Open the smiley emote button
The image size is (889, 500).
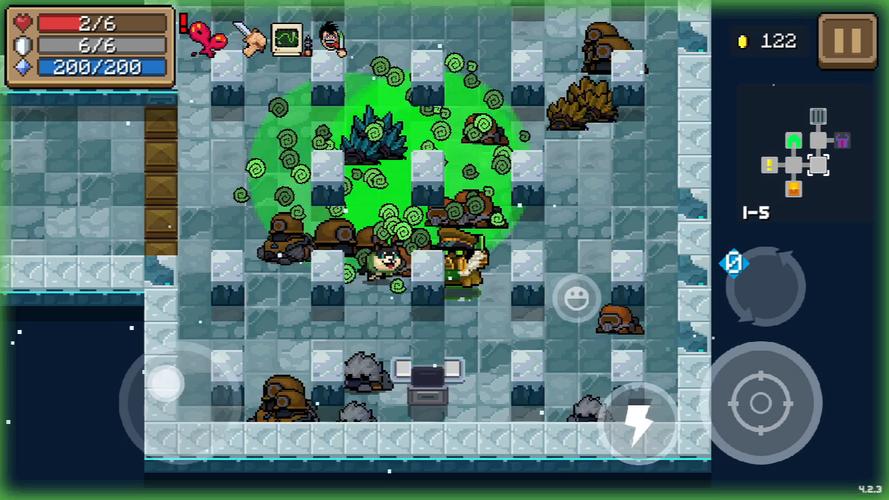coord(577,297)
